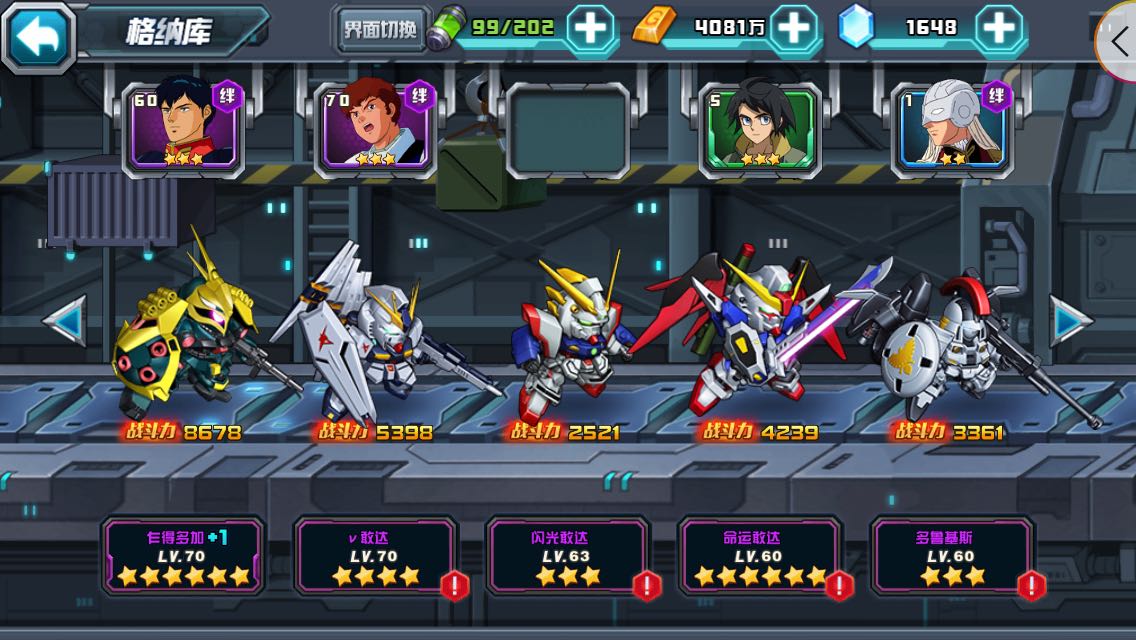
Task: Go back with the arrow button
Action: tap(39, 35)
